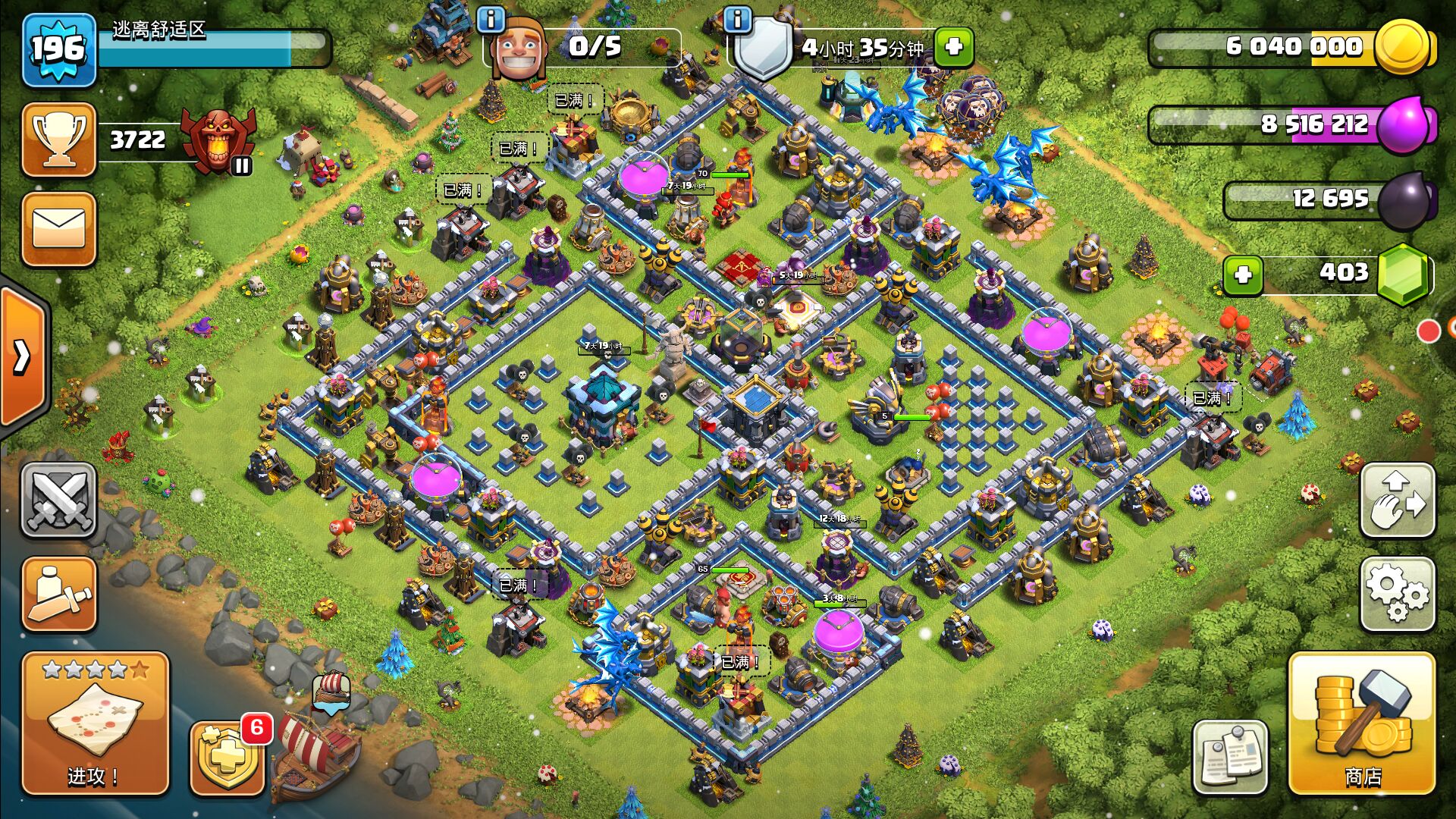This screenshot has height=819, width=1456.
Task: Open the settings gears menu
Action: (1398, 595)
